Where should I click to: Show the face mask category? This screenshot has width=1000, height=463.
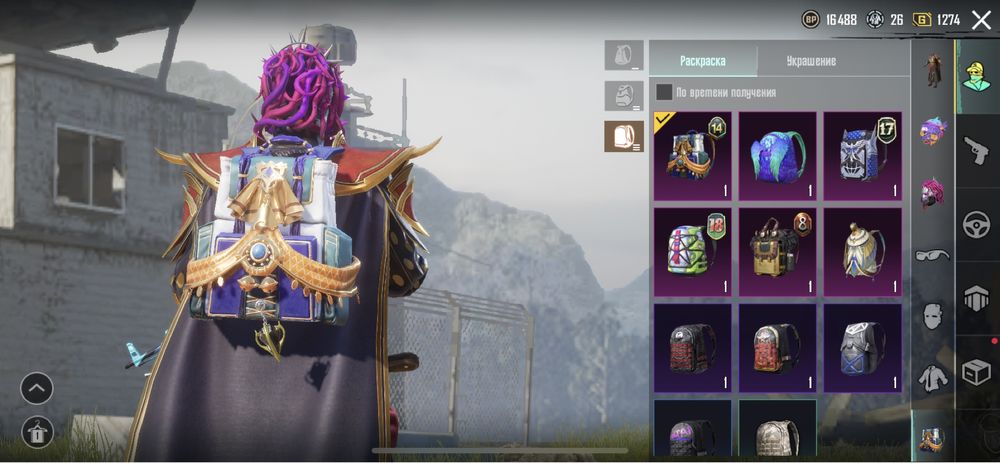coord(933,316)
